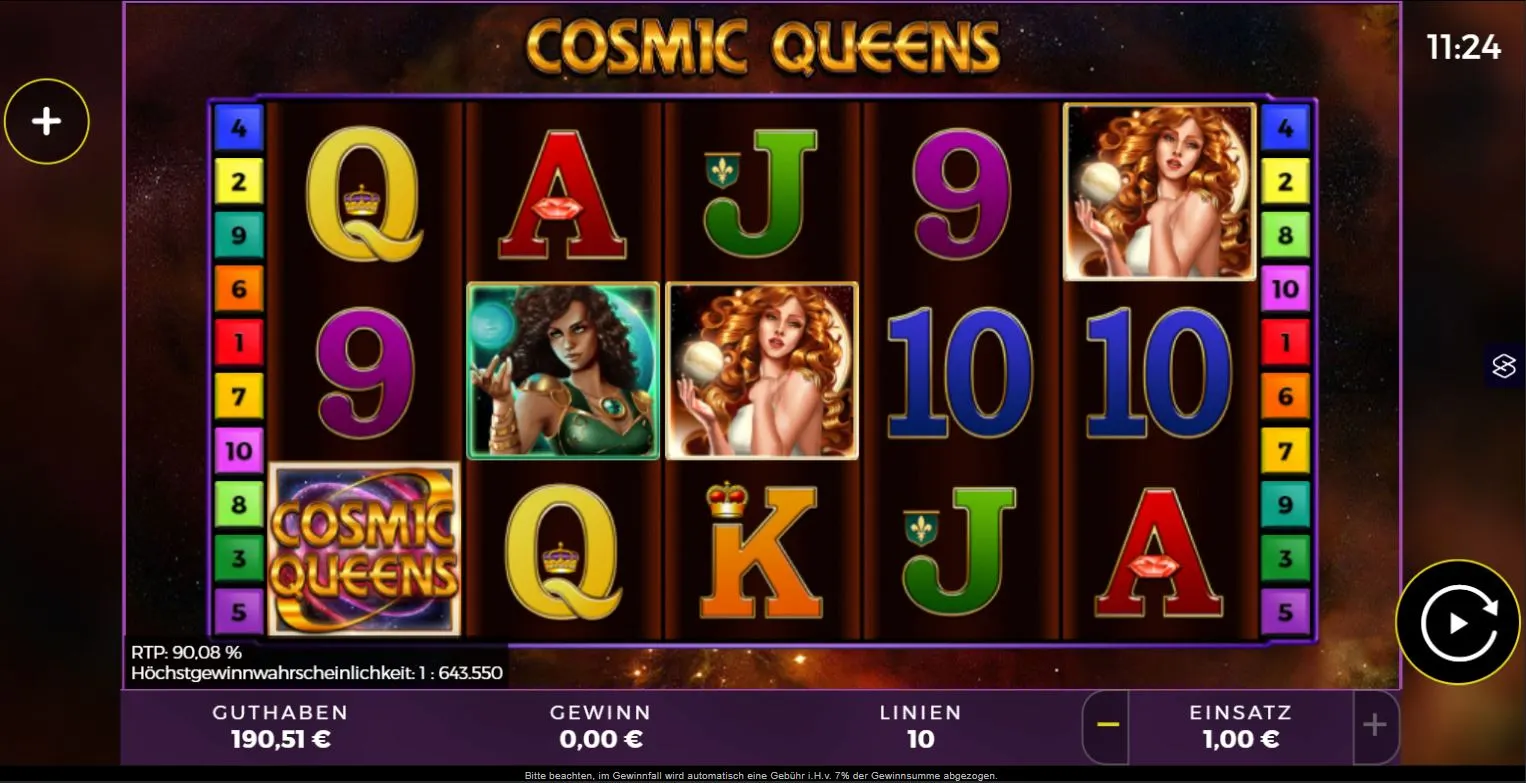Increase the bet with the plus button

pos(1373,727)
